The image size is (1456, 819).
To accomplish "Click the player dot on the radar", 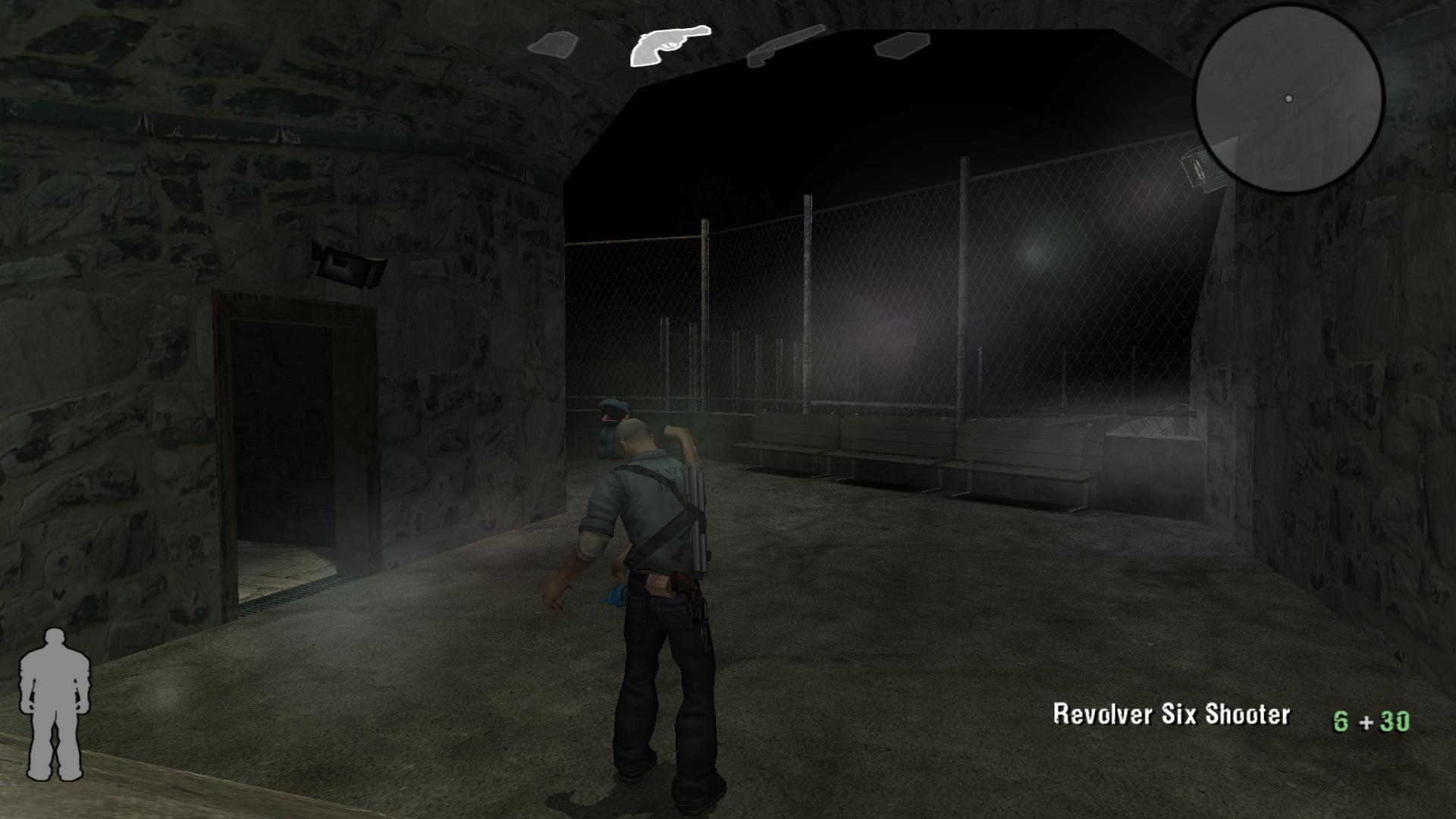I will click(x=1289, y=97).
